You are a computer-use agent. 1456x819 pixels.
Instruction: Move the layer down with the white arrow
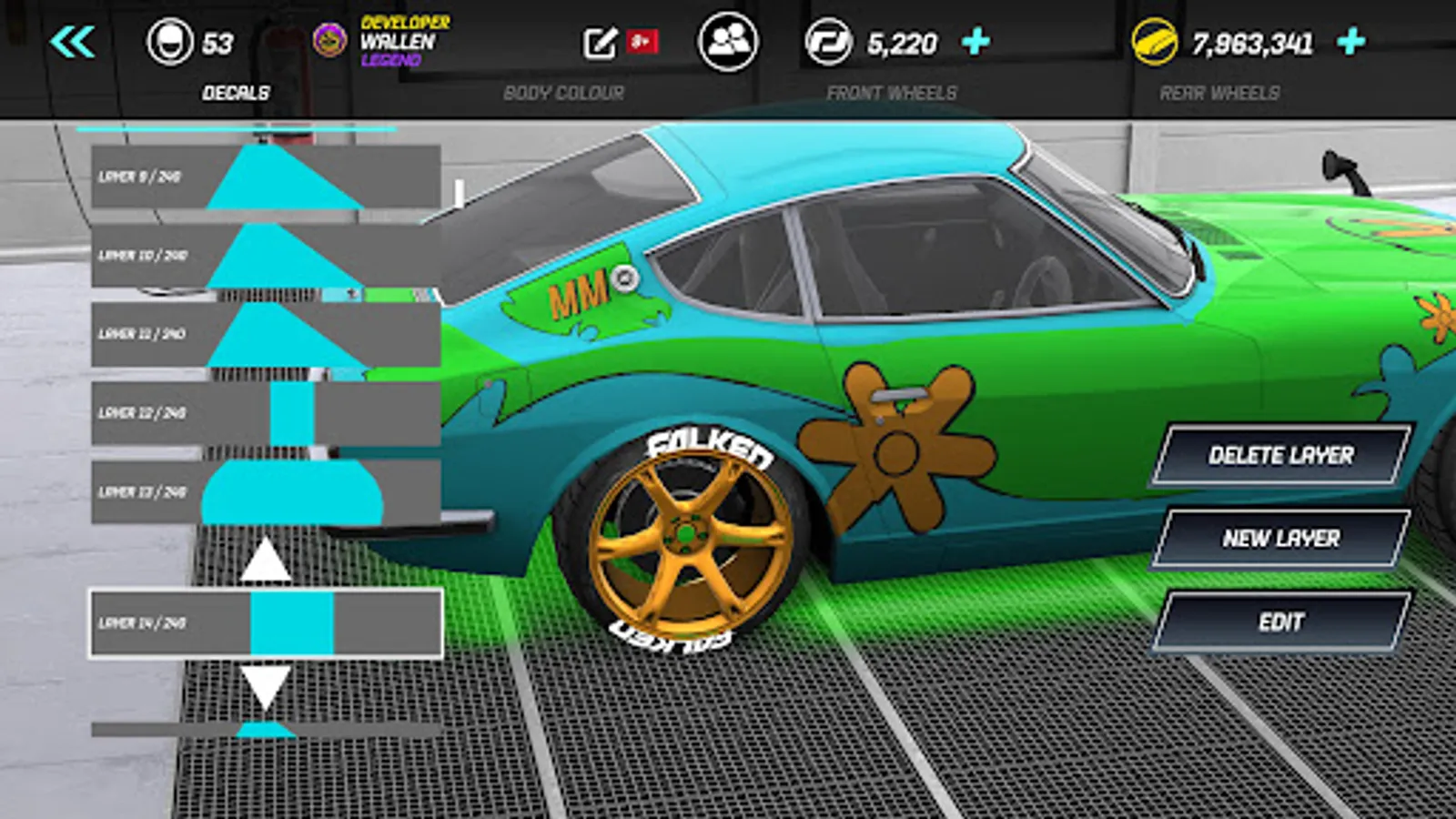[x=265, y=686]
